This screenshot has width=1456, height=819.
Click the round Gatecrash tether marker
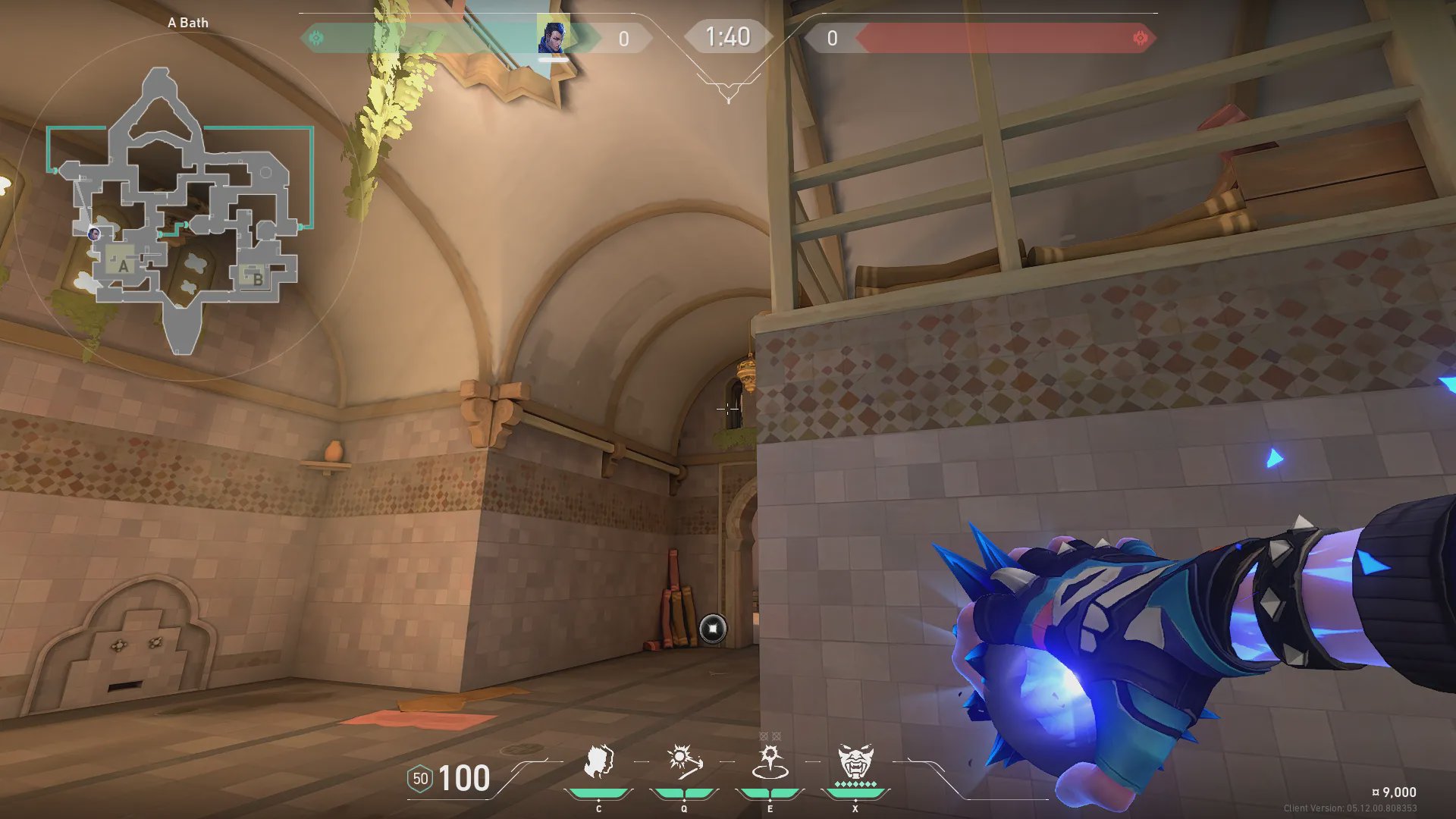pos(713,629)
